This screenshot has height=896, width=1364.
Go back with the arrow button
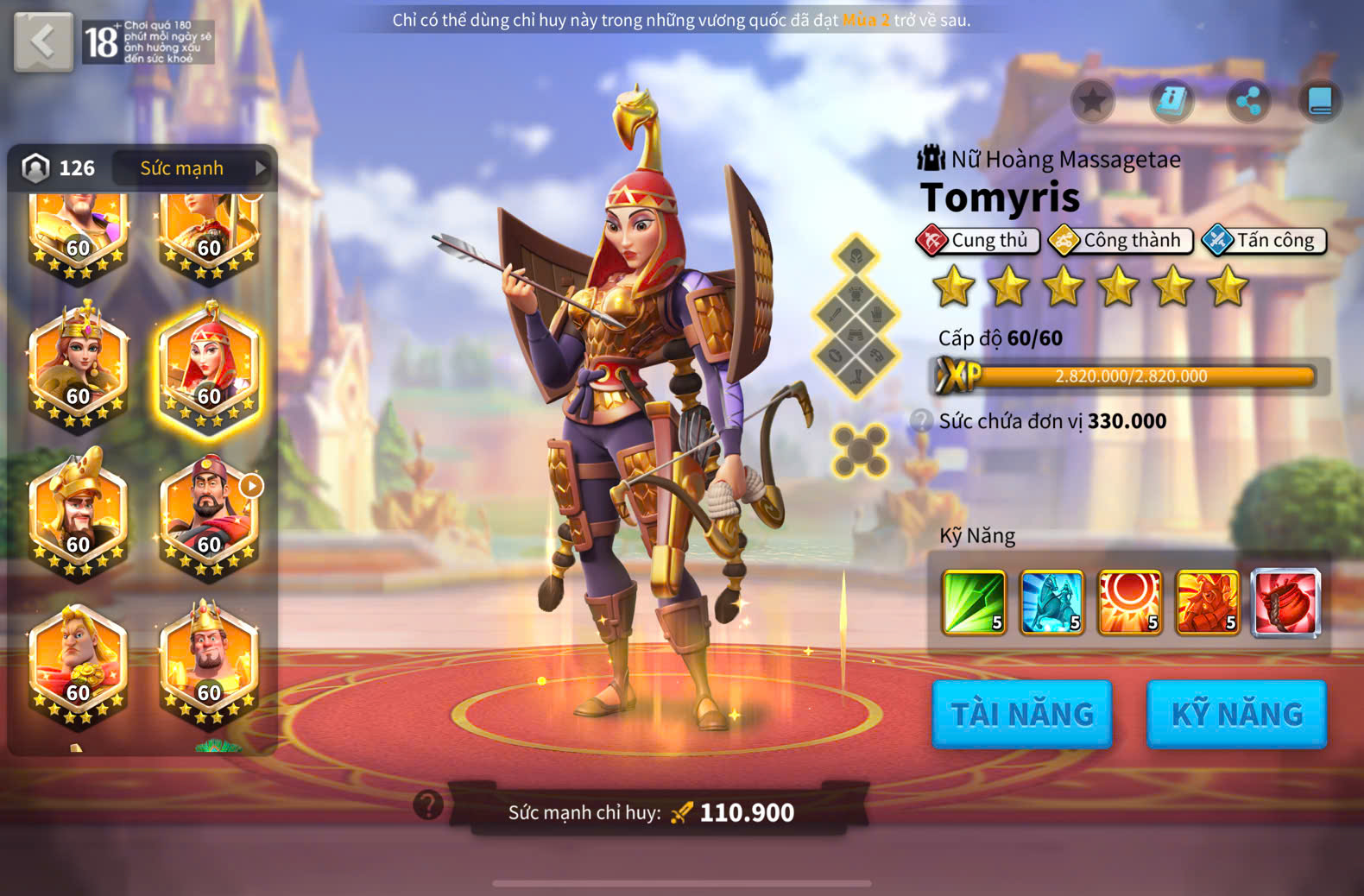43,41
